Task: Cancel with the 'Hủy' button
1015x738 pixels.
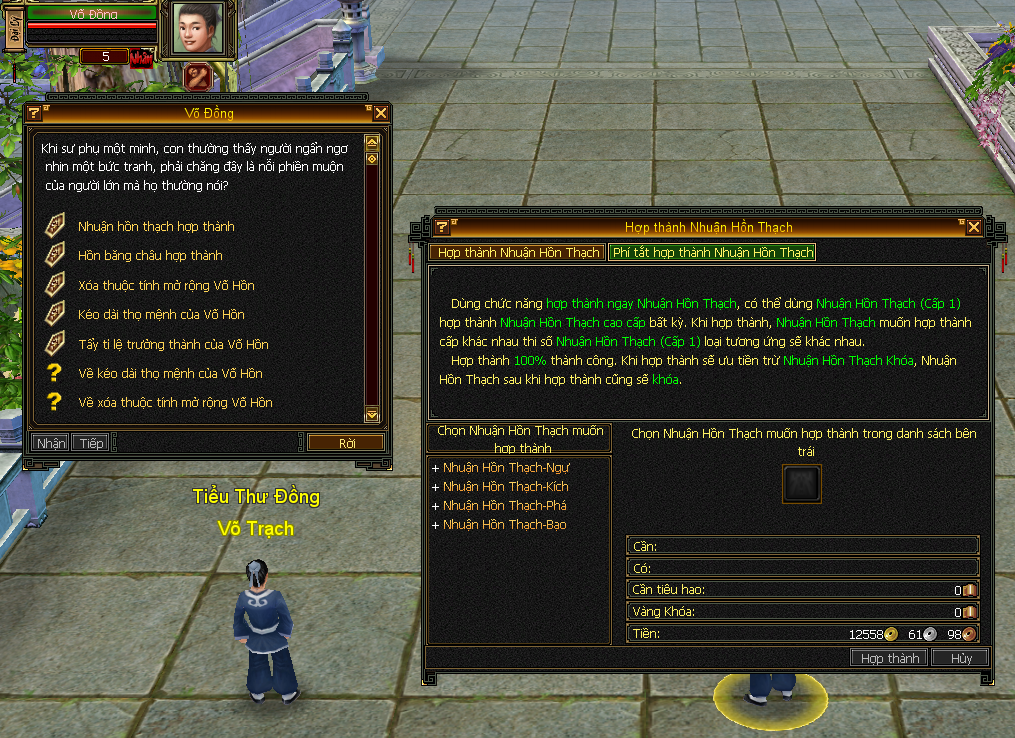Action: (x=961, y=658)
